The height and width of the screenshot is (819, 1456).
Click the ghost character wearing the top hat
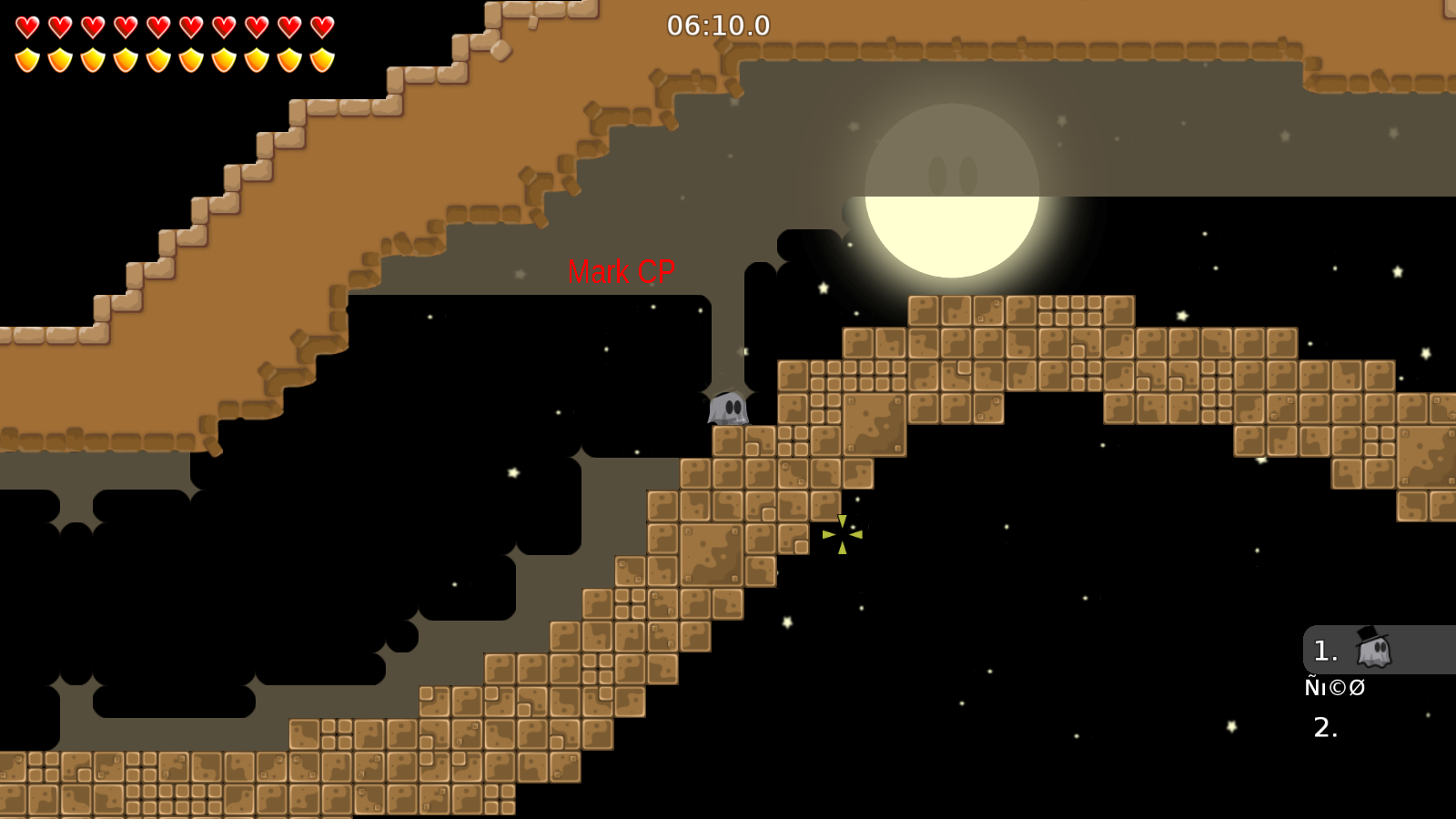tap(1374, 649)
